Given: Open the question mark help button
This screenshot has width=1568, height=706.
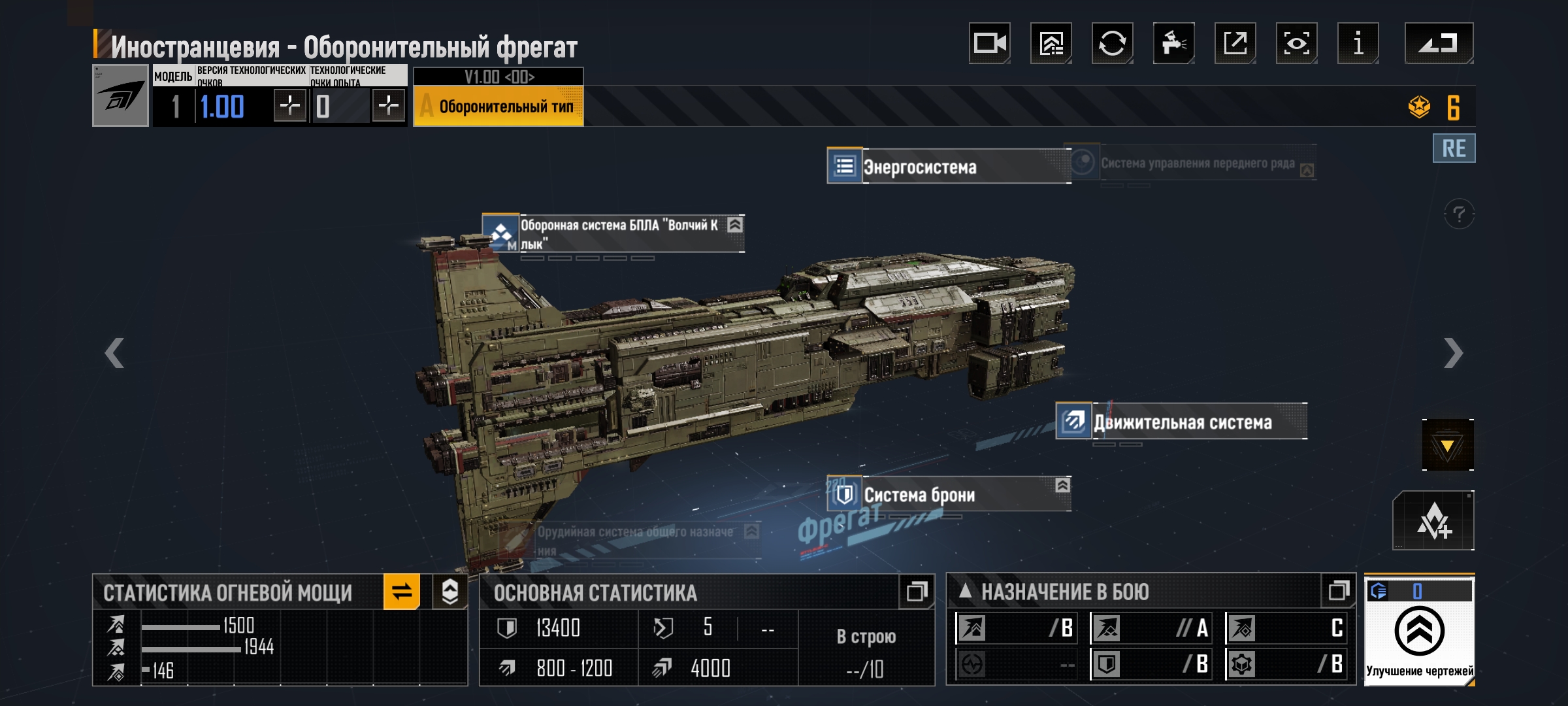Looking at the screenshot, I should coord(1459,214).
